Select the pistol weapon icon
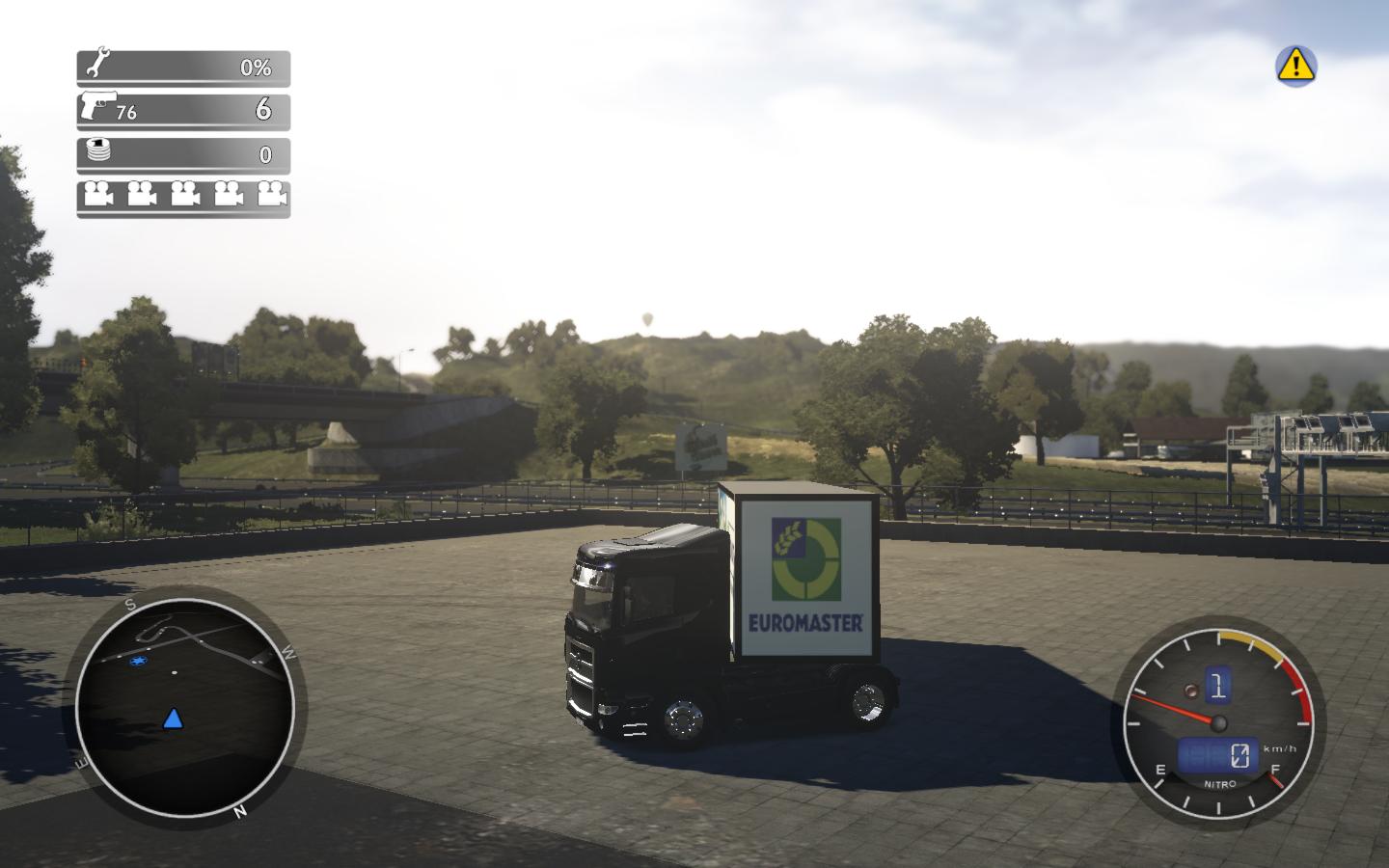 (x=98, y=105)
